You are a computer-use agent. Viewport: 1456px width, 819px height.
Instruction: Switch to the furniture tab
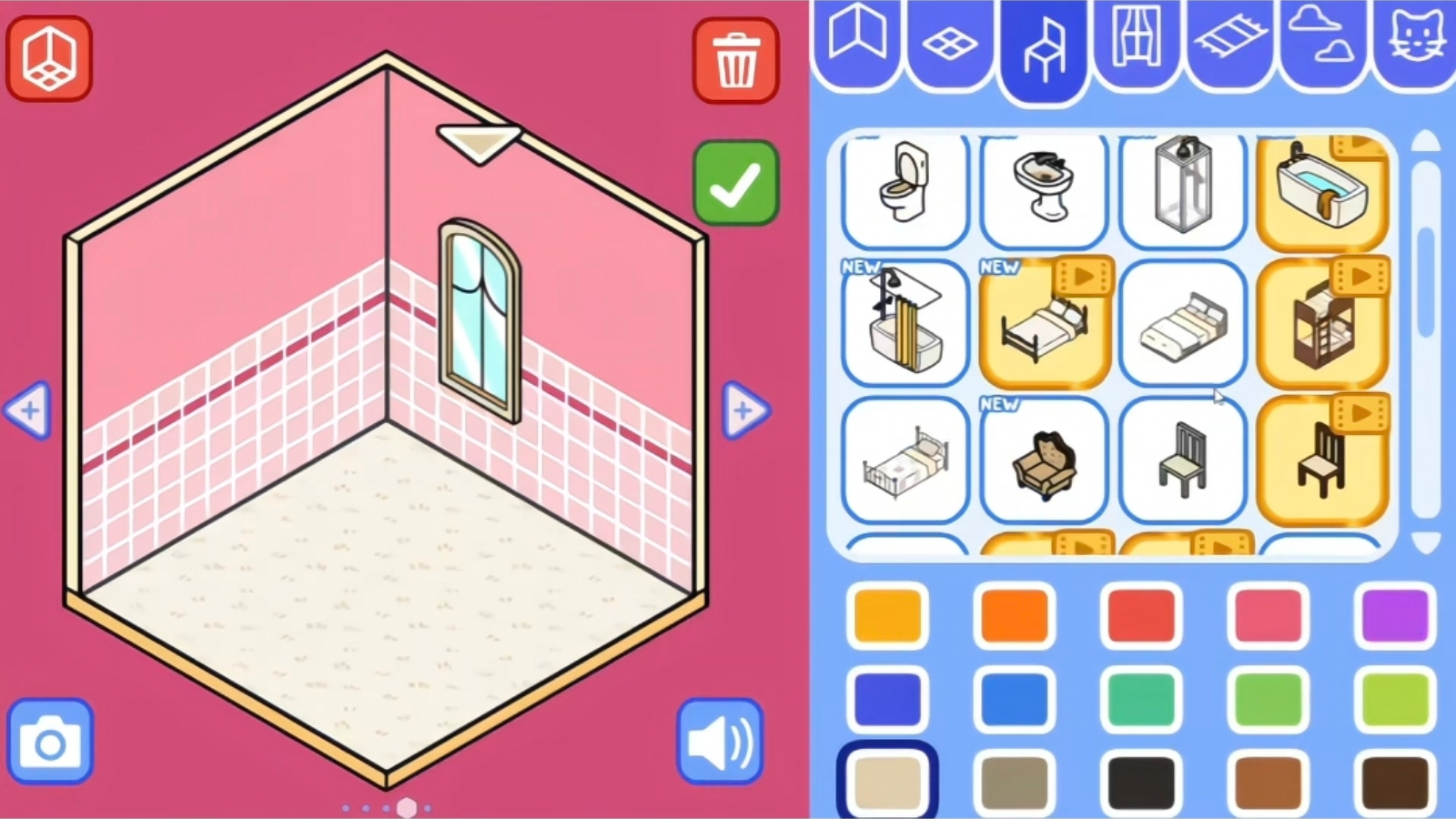click(x=1044, y=45)
